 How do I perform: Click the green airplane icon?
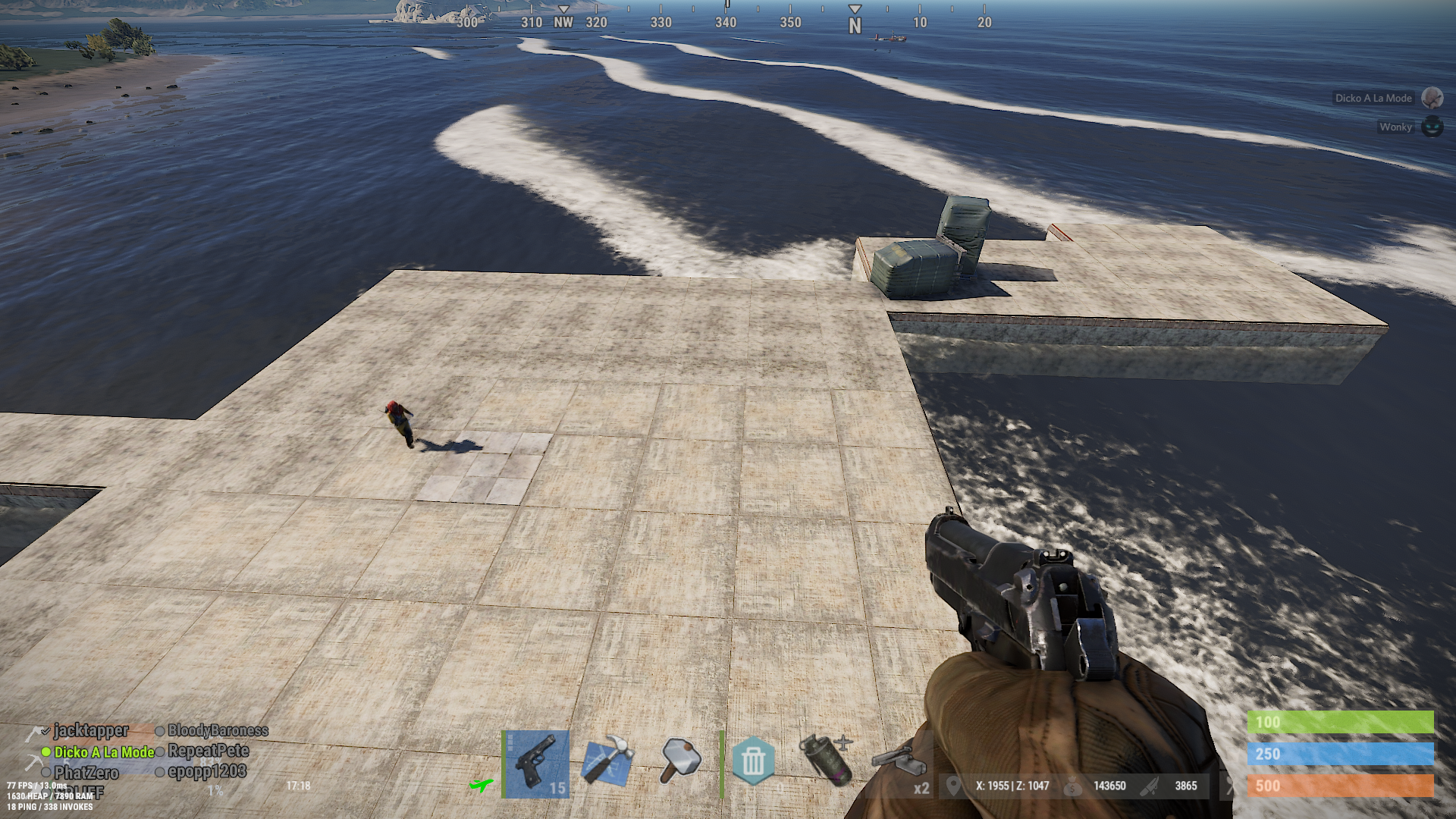pyautogui.click(x=481, y=785)
